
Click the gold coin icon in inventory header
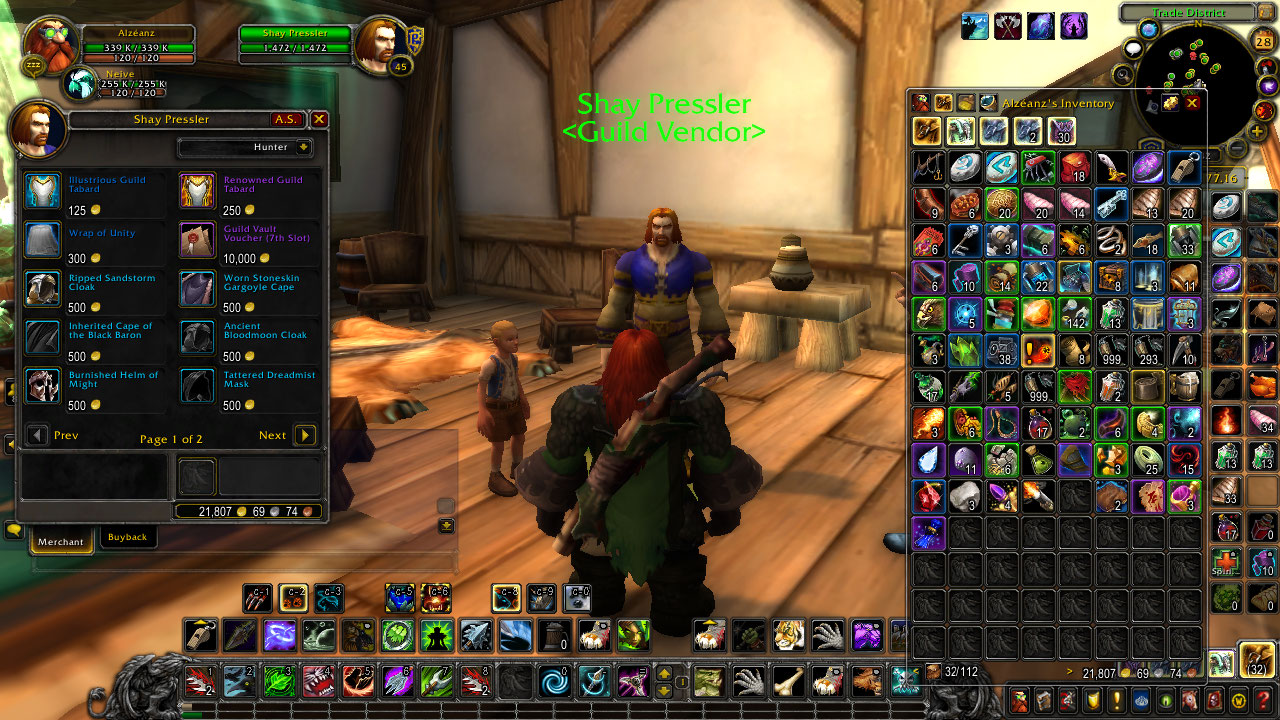1170,102
